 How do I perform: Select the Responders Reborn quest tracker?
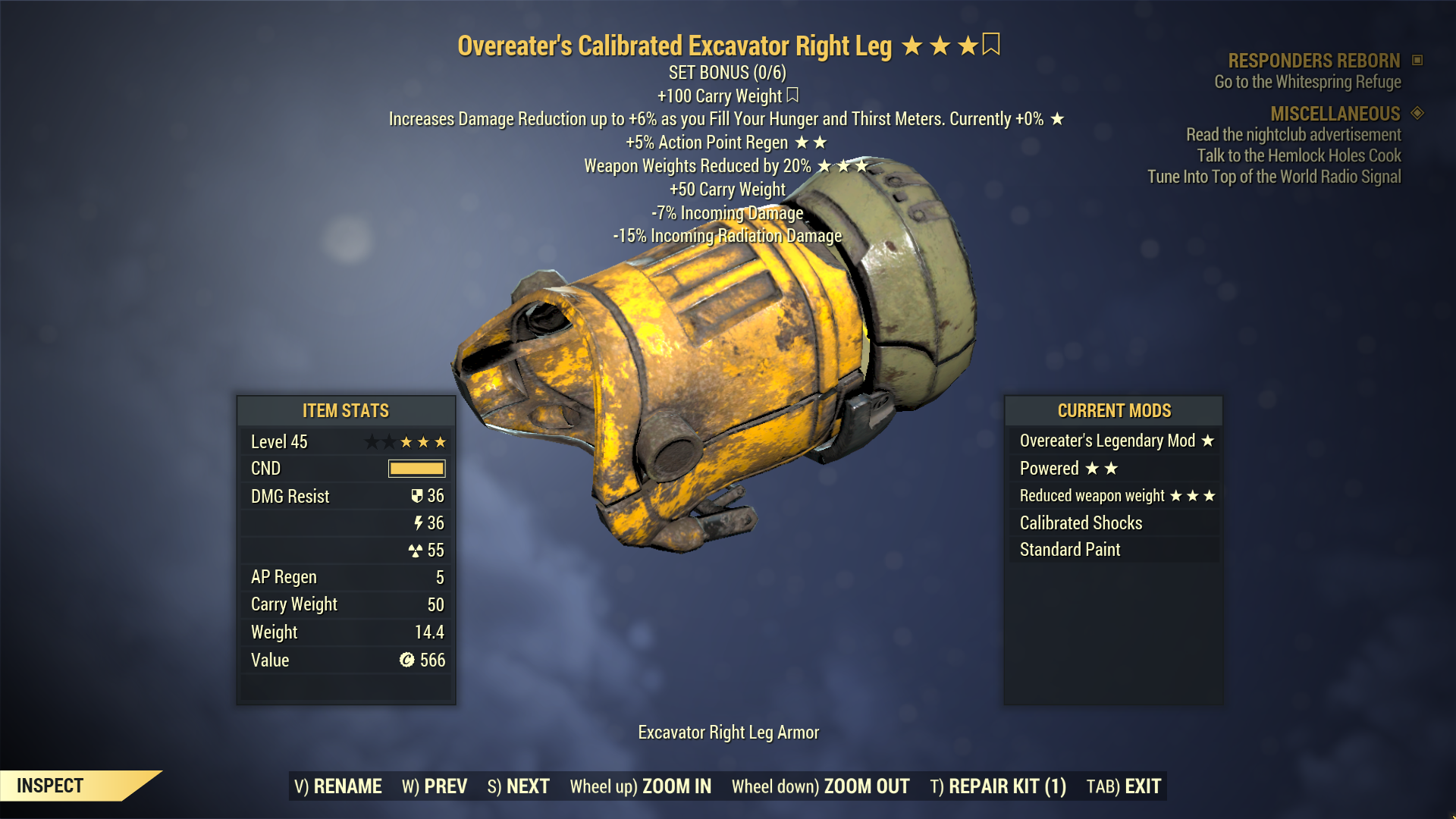click(1314, 61)
